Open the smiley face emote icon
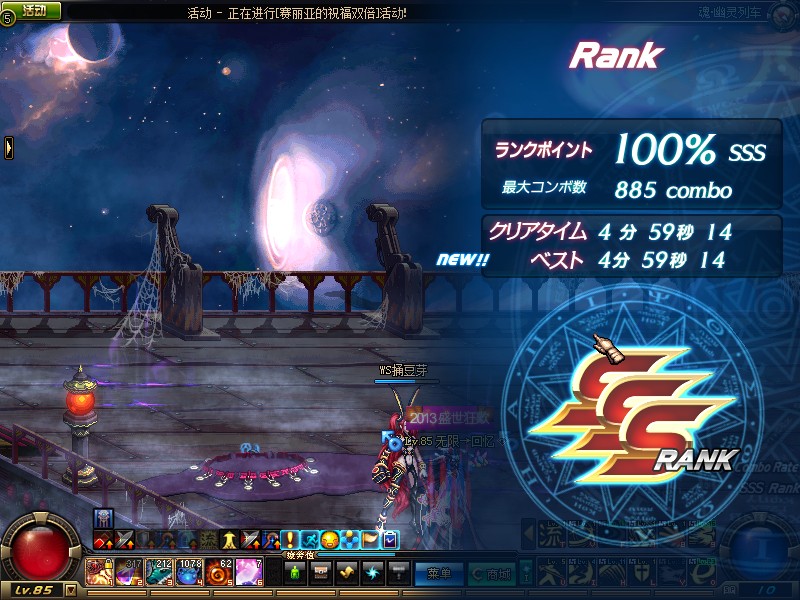Viewport: 800px width, 600px height. [328, 540]
